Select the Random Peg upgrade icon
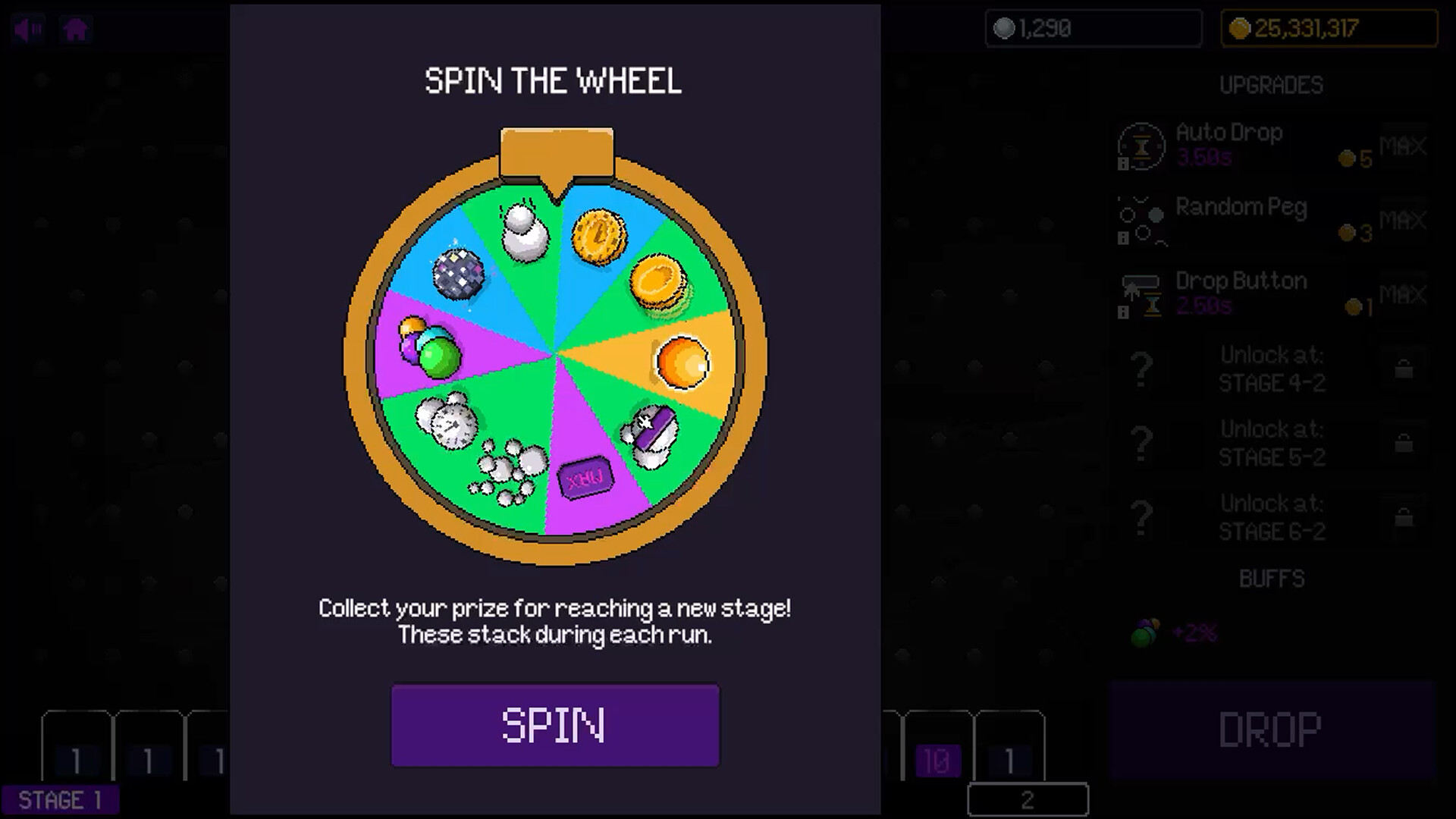 tap(1140, 220)
